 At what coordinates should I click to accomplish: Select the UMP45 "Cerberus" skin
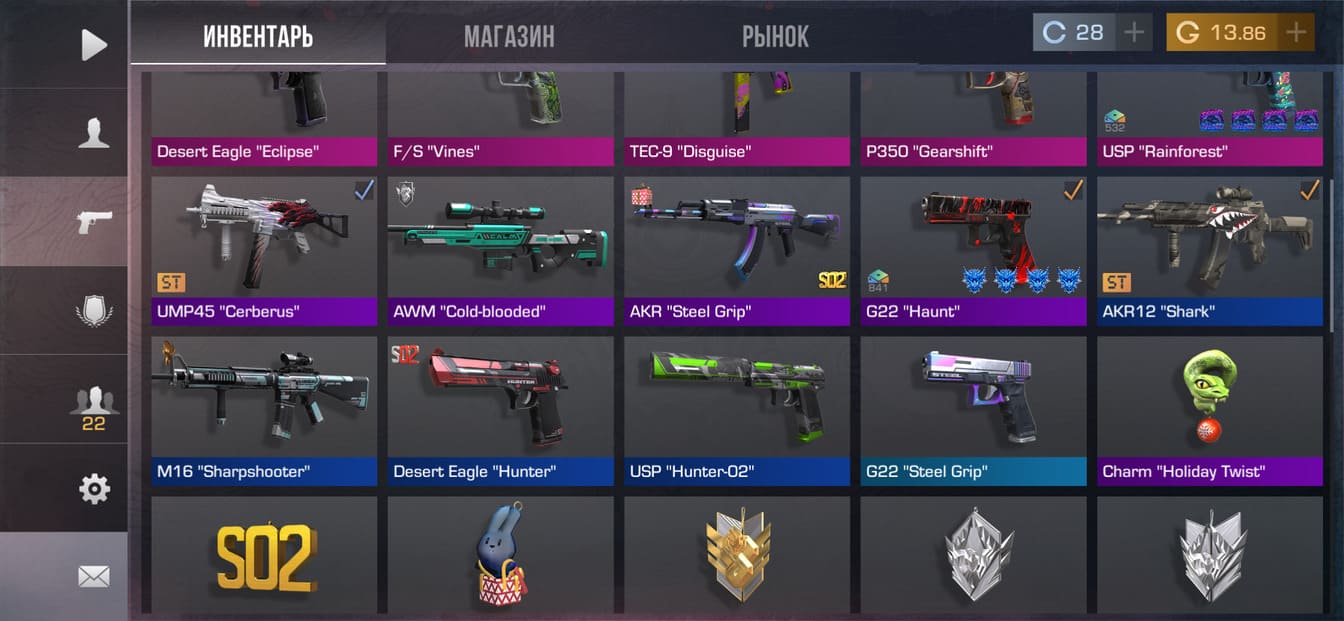coord(263,250)
